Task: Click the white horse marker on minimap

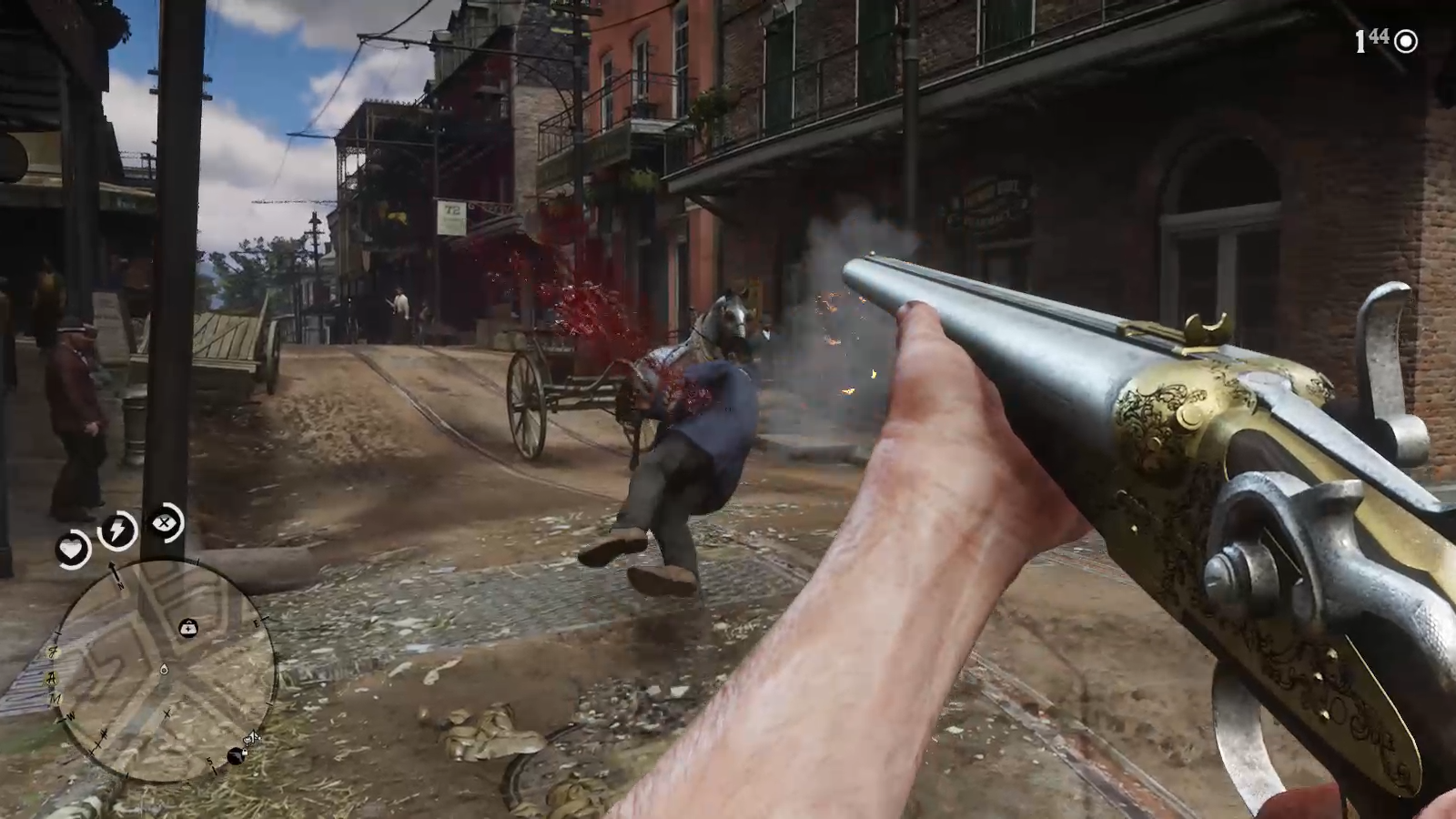Action: click(x=252, y=738)
